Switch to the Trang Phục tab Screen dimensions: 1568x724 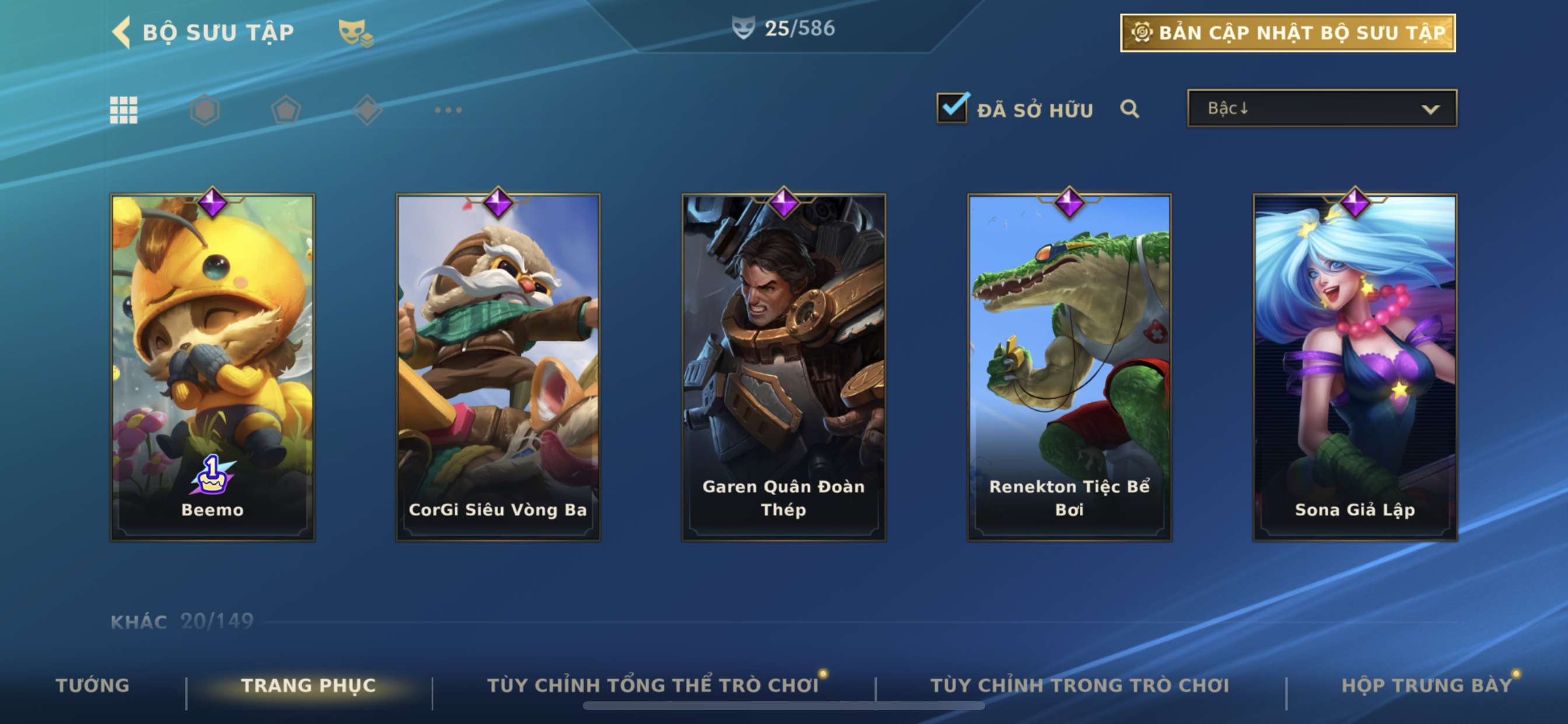click(x=309, y=685)
